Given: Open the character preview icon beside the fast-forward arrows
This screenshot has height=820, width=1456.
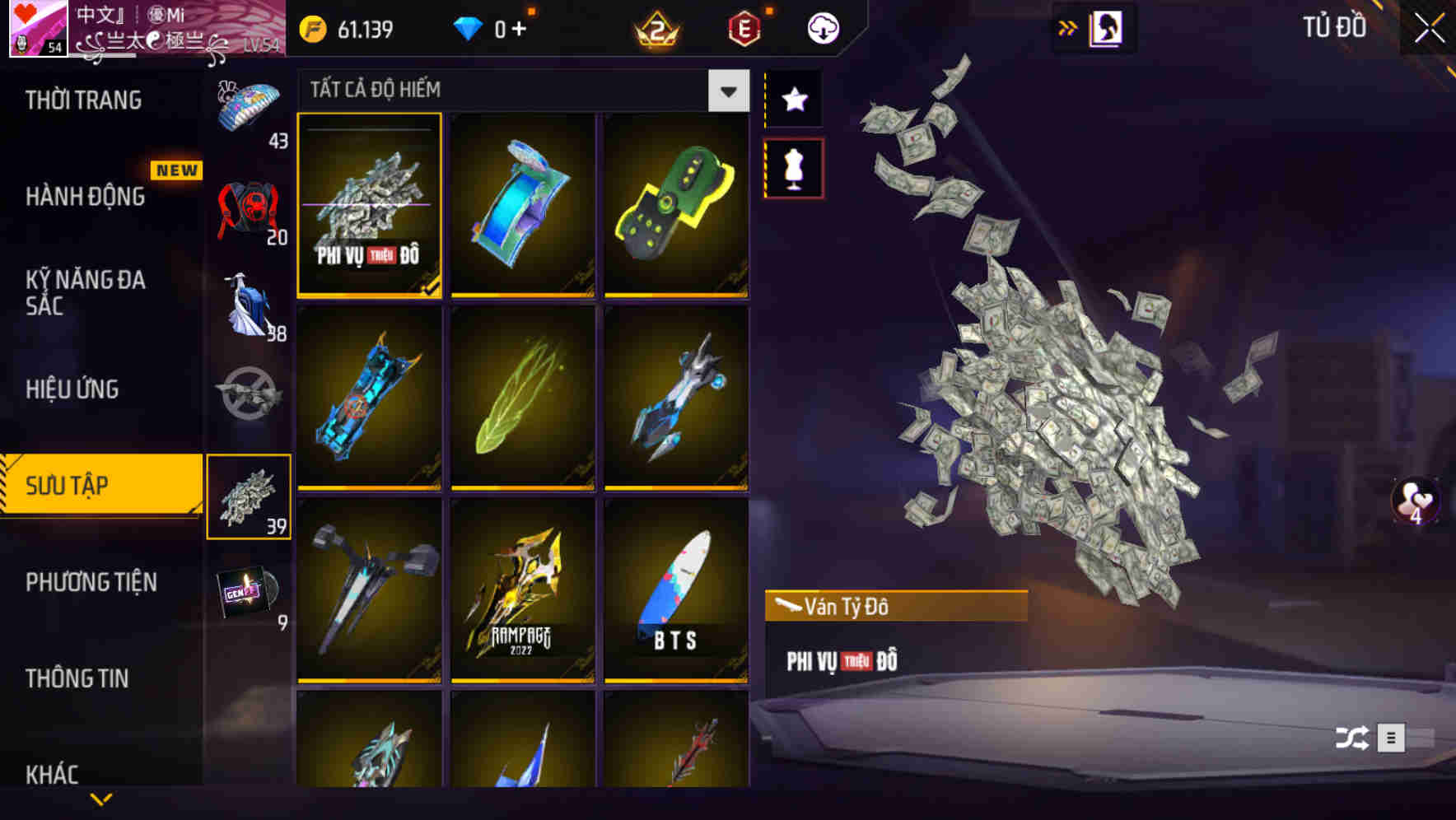Looking at the screenshot, I should tap(1107, 27).
